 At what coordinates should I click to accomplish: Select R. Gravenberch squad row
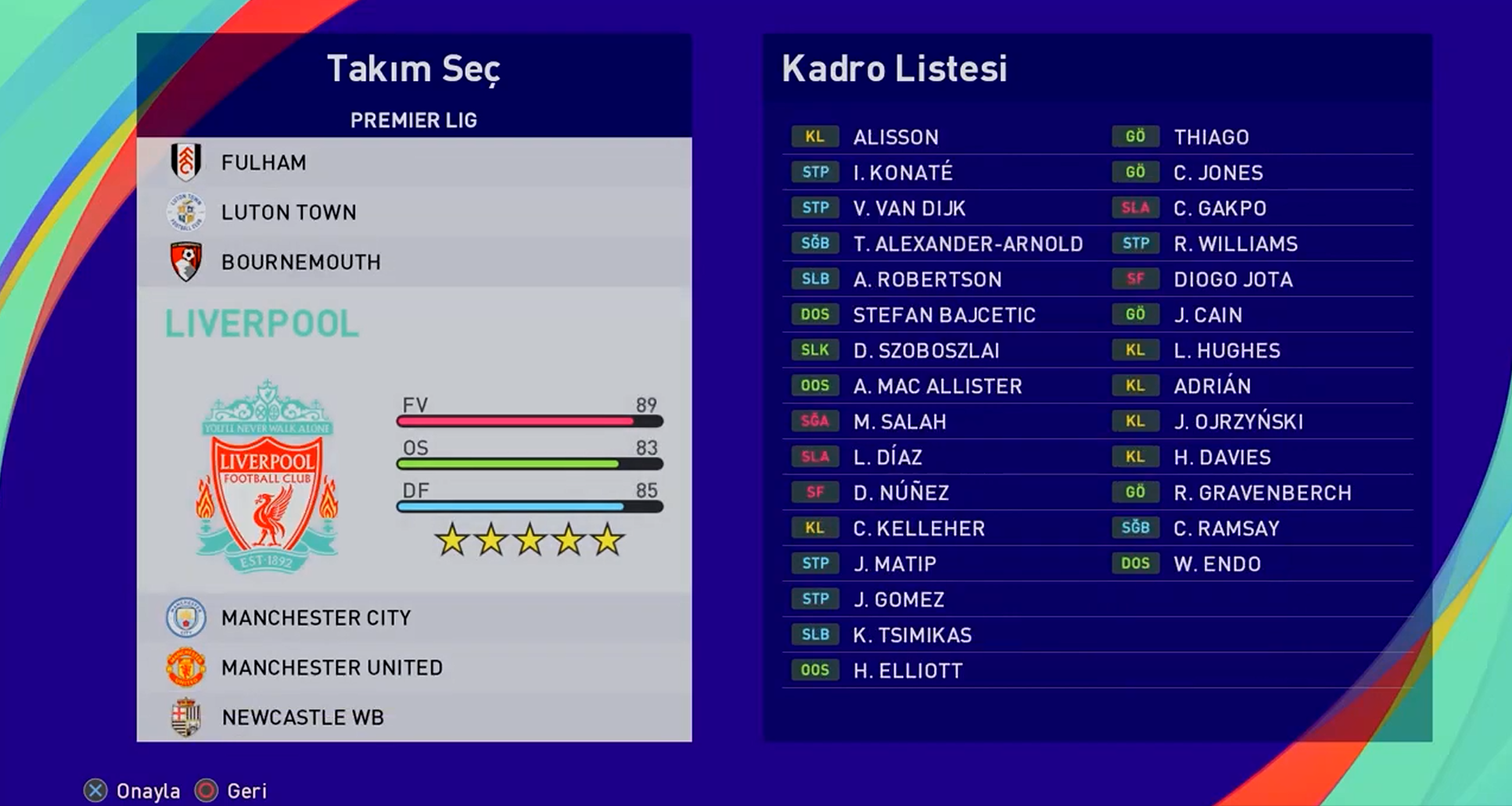pyautogui.click(x=1262, y=493)
